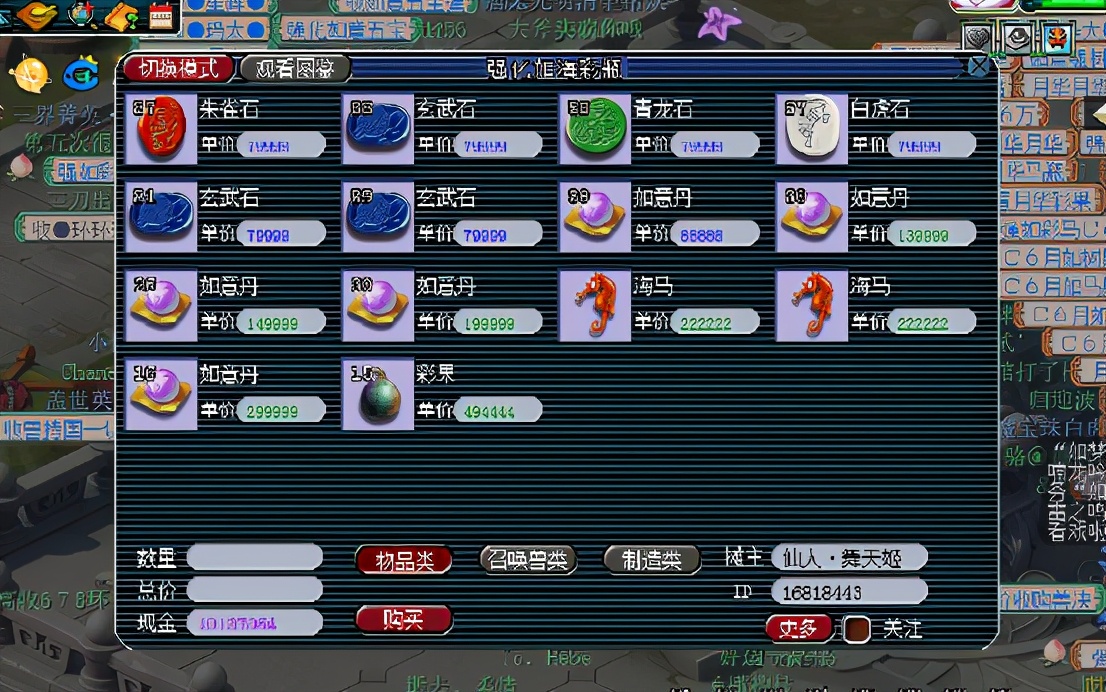Select the 彩果 item
The image size is (1106, 692).
click(377, 395)
